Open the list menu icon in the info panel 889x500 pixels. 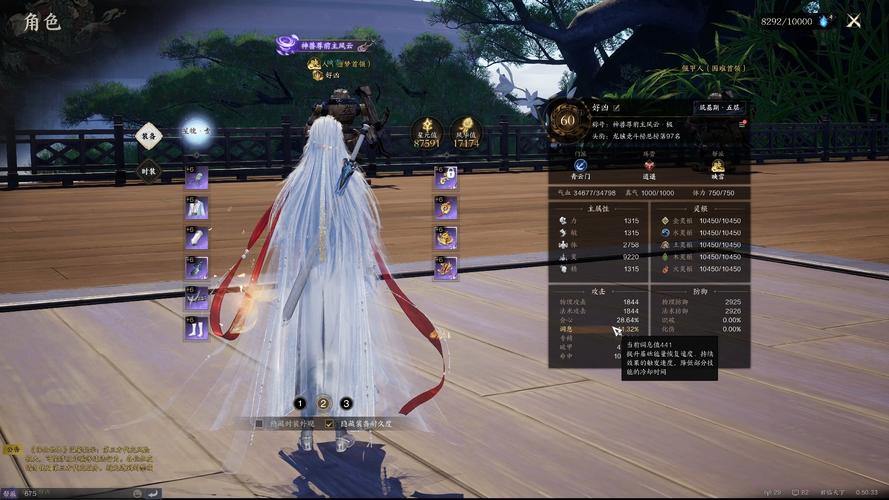point(743,124)
